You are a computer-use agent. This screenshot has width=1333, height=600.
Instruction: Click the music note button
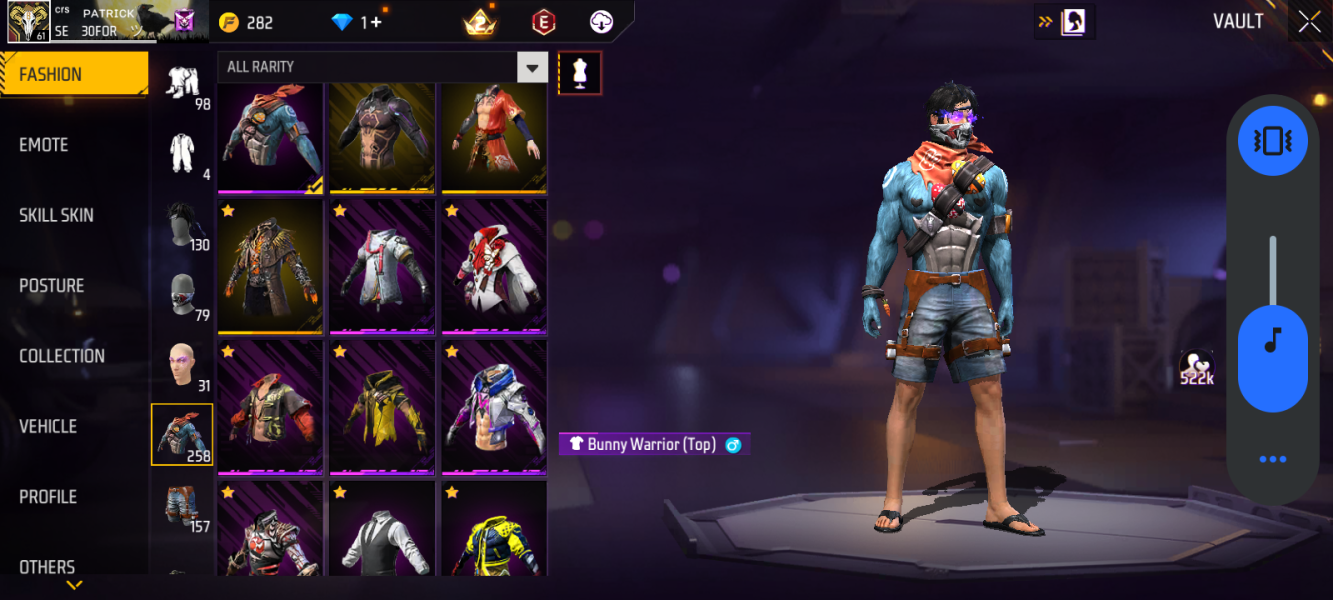(x=1272, y=341)
